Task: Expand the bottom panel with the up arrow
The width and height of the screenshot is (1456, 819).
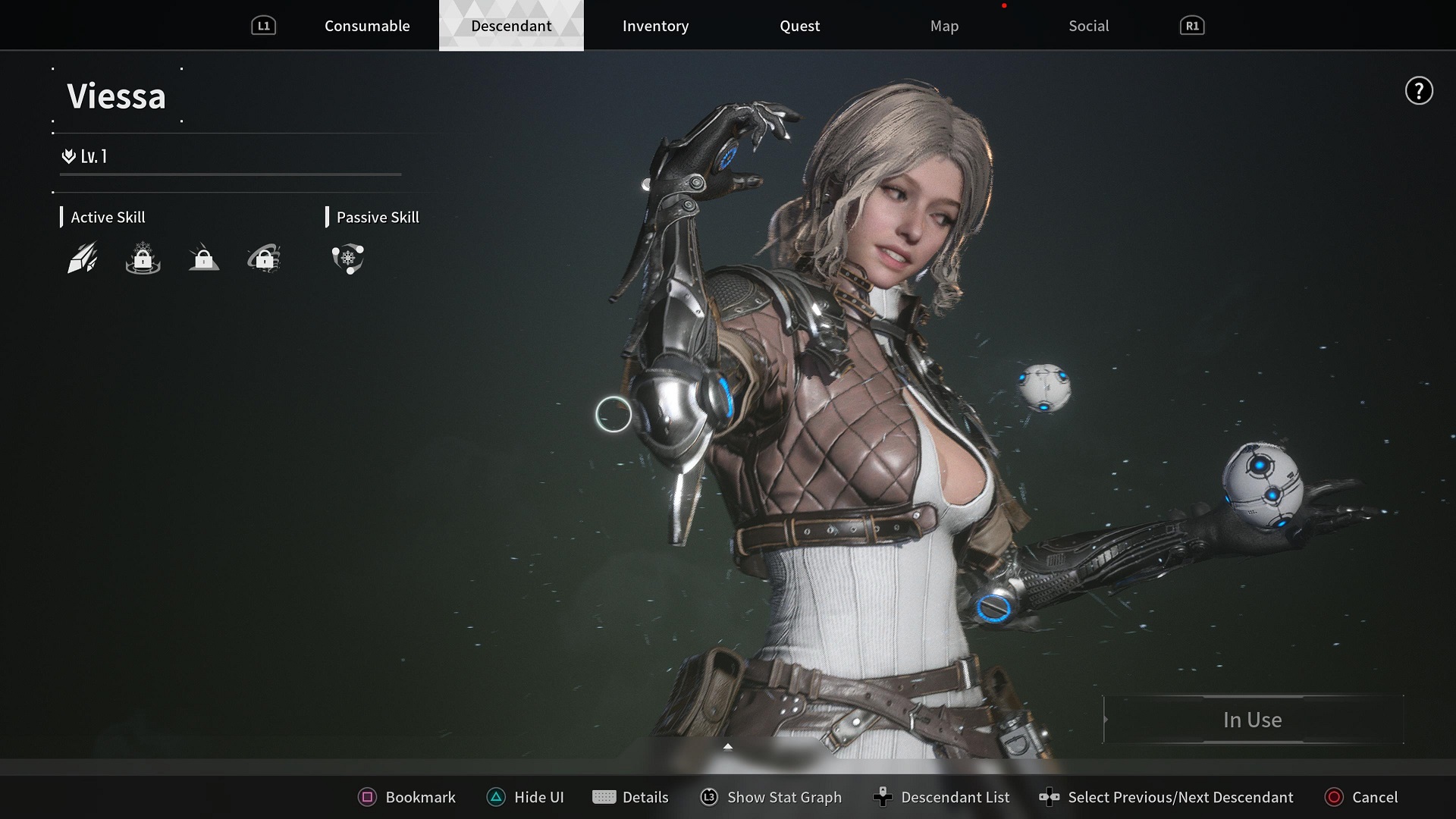Action: pyautogui.click(x=727, y=747)
